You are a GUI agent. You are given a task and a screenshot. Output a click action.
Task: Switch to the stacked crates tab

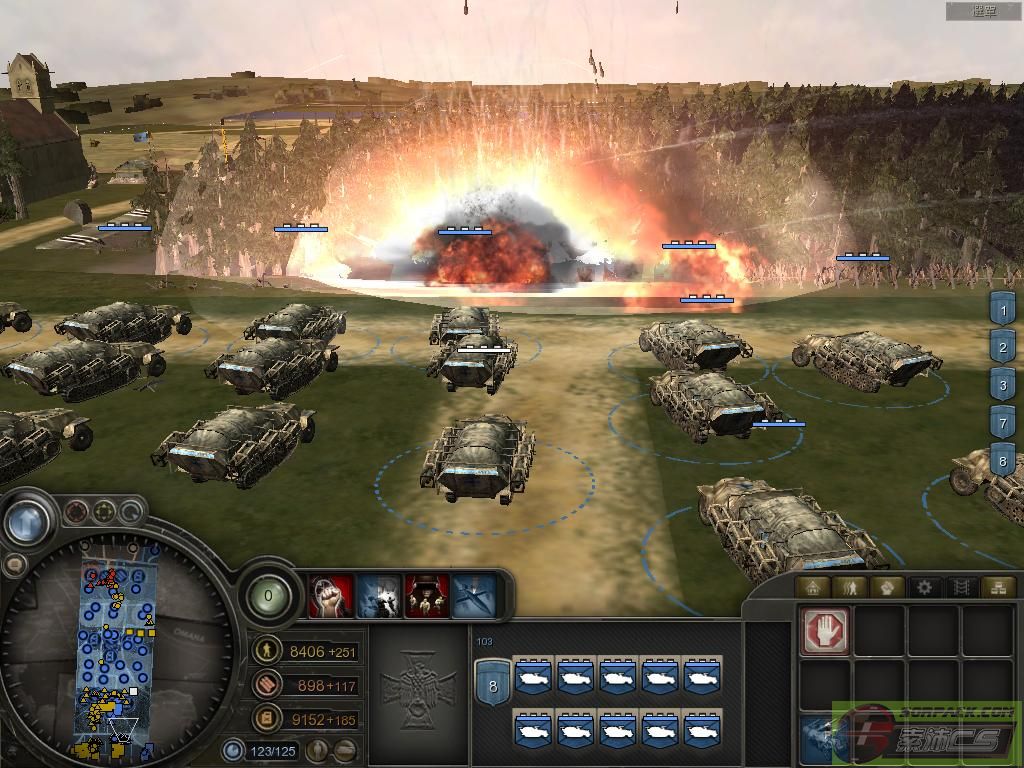(996, 587)
